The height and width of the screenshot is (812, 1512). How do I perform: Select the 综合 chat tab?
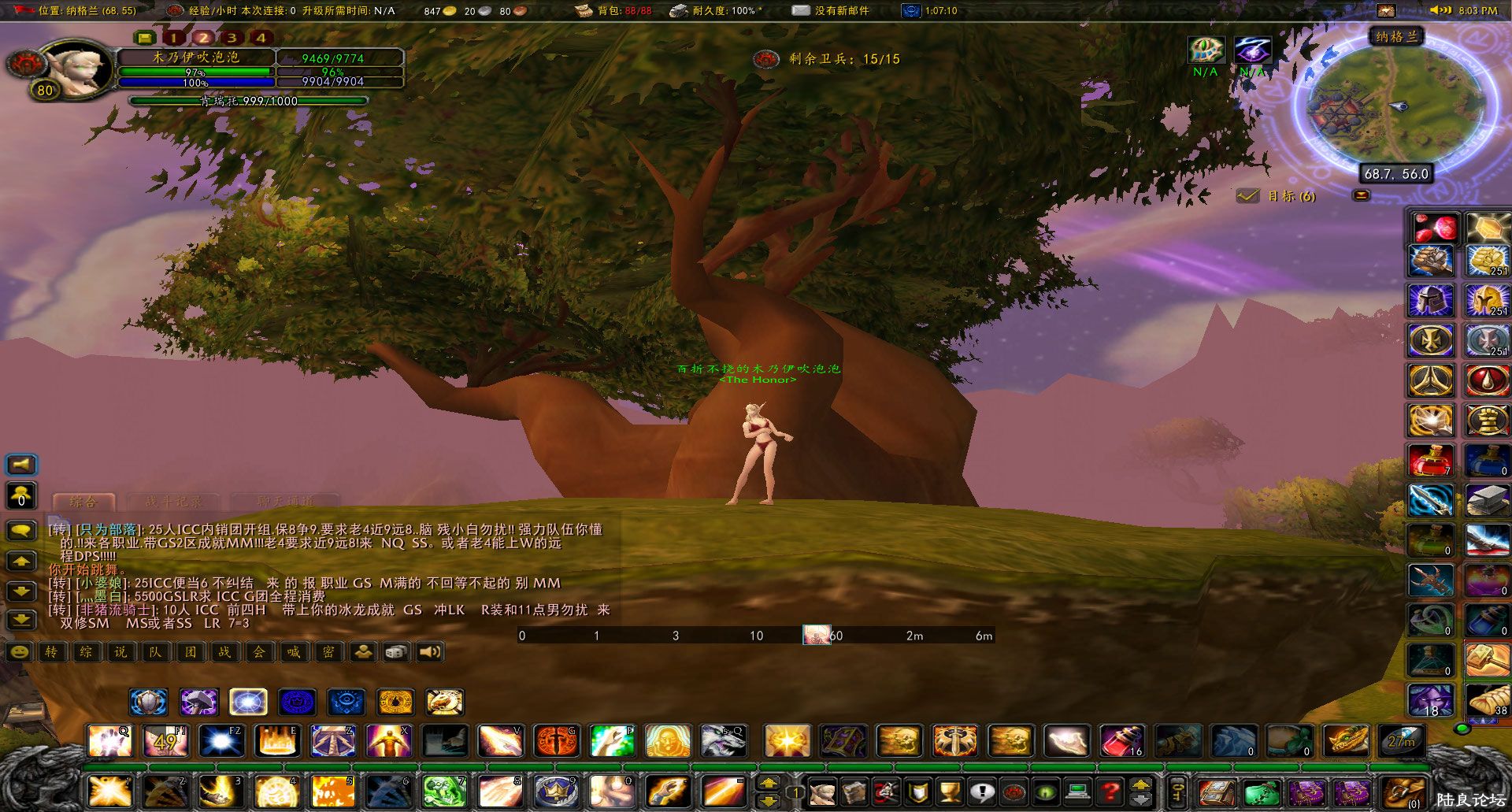tap(83, 502)
